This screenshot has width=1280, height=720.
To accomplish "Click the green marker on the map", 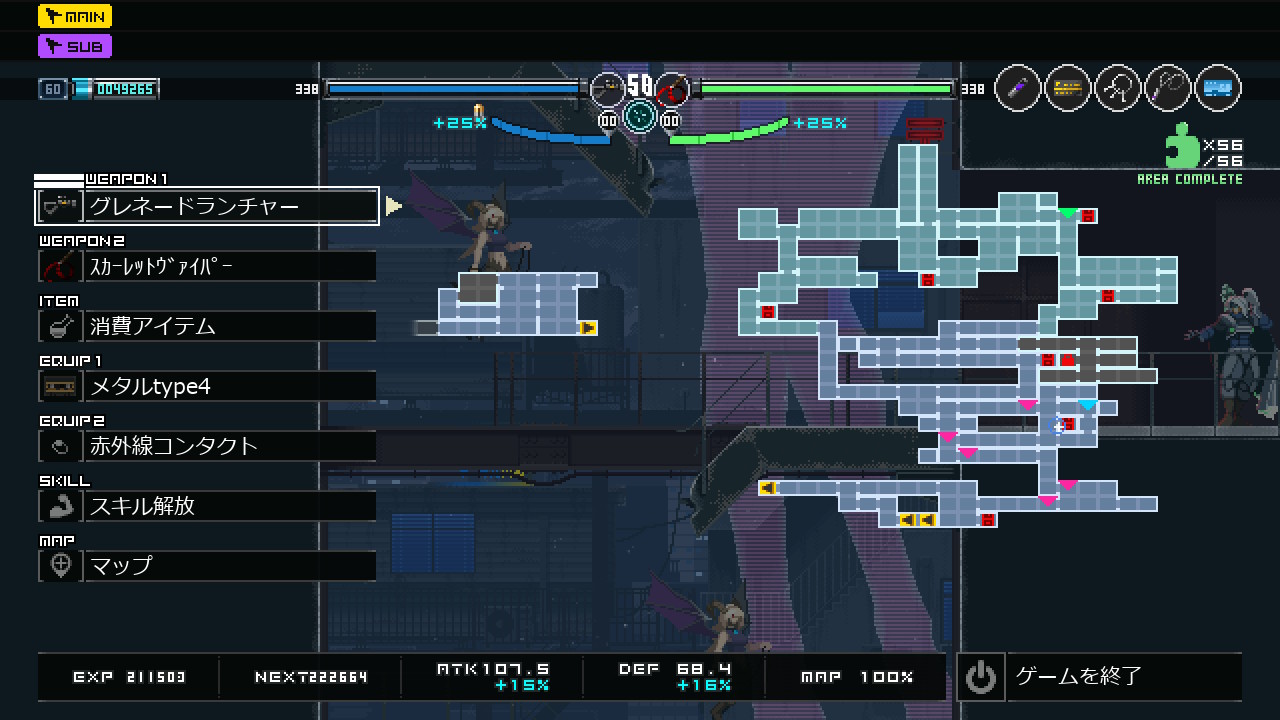I will tap(1068, 213).
